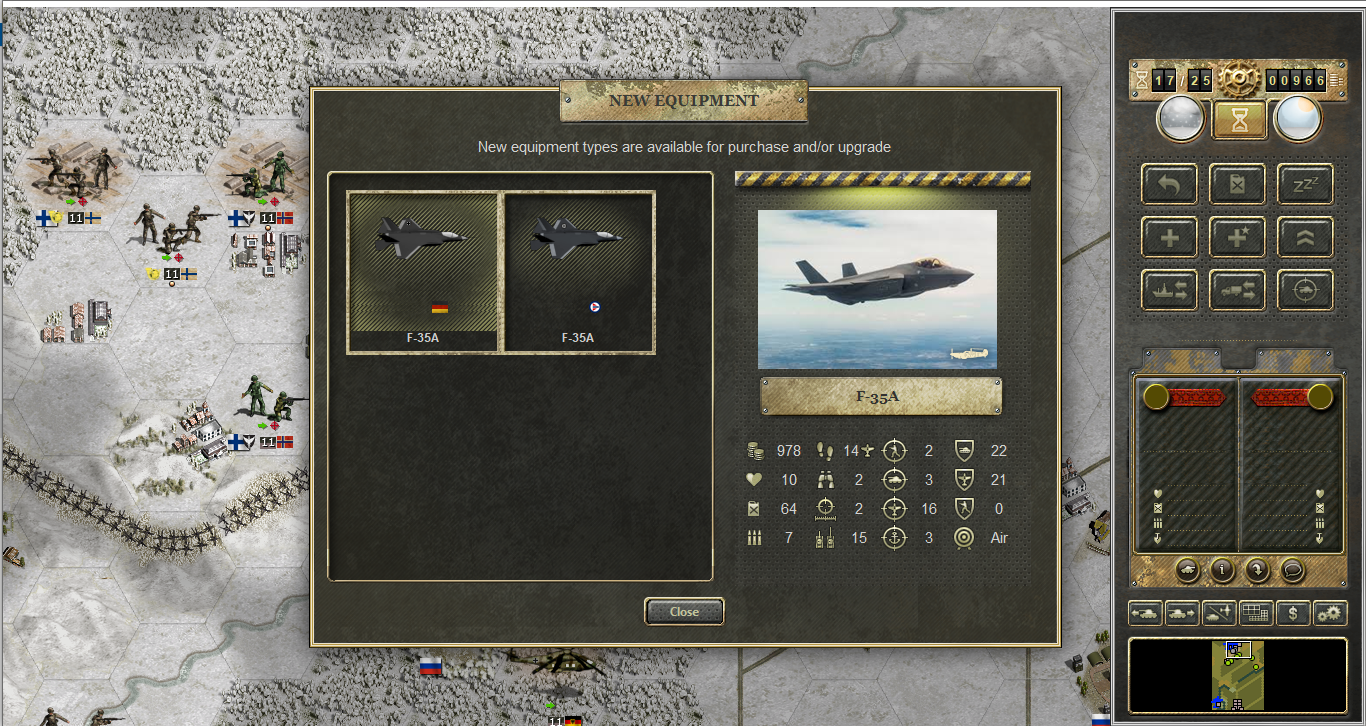Click the round speech bubble button
This screenshot has width=1366, height=726.
pos(1291,569)
